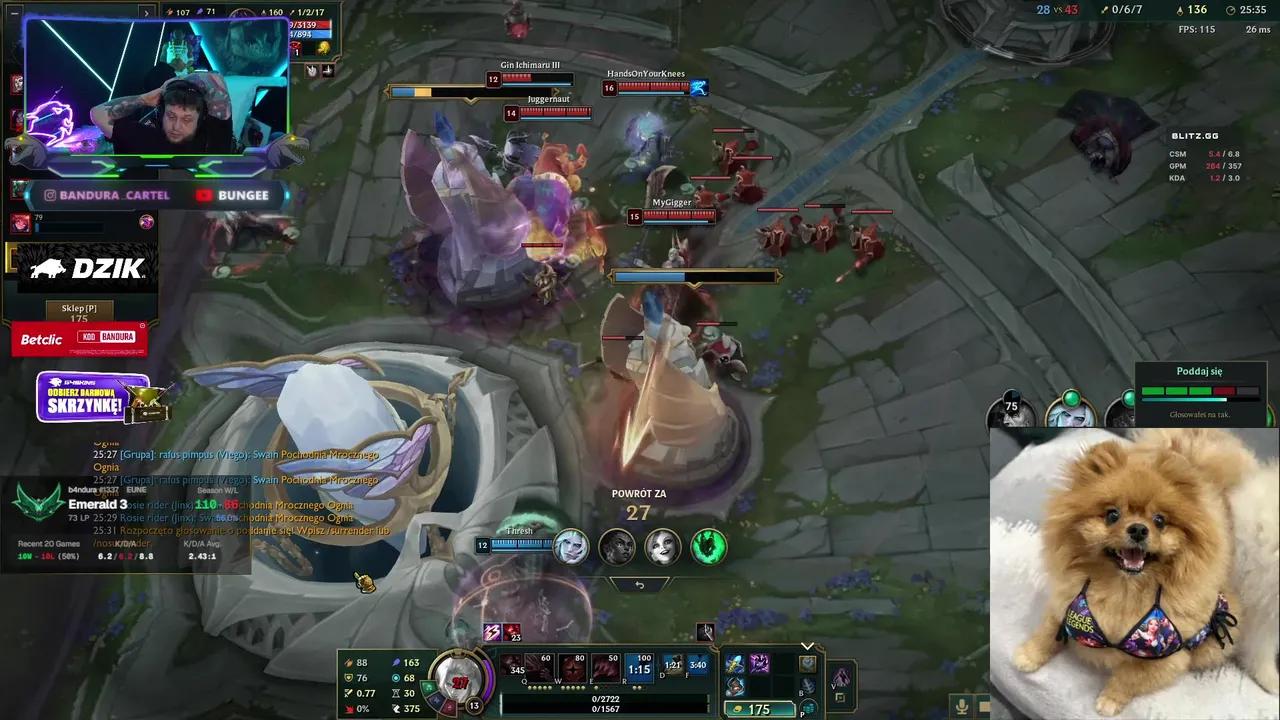Mute the voice chat microphone icon
The width and height of the screenshot is (1280, 720).
pyautogui.click(x=962, y=707)
